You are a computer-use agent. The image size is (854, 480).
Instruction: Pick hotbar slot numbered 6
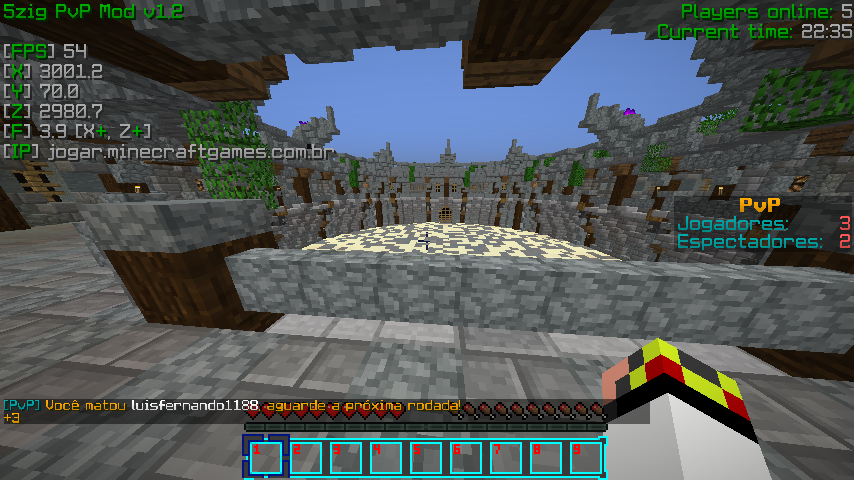(466, 457)
